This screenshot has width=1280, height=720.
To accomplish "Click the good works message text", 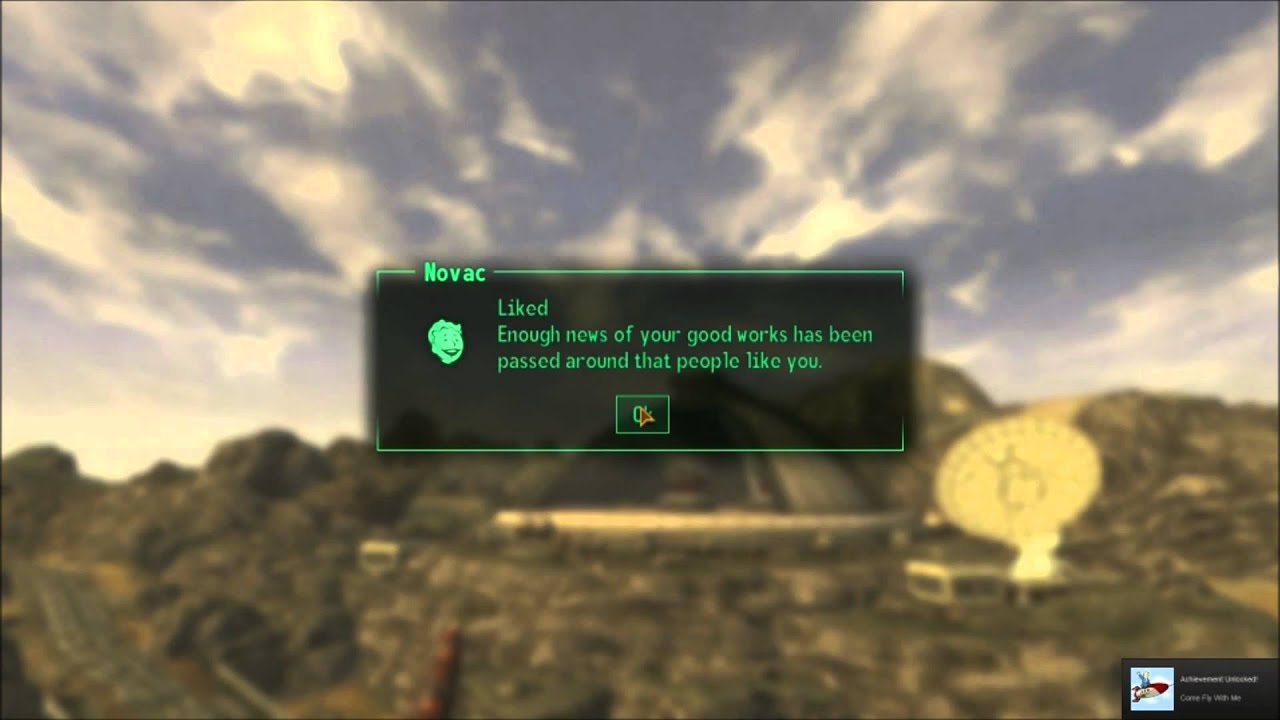I will (x=686, y=336).
